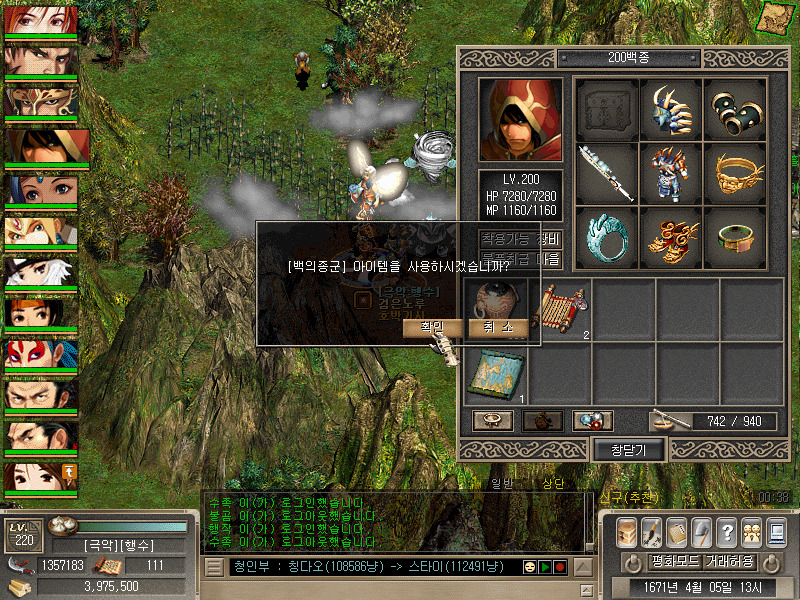800x600 pixels.
Task: Select the teal dragon ring slot
Action: coord(606,237)
